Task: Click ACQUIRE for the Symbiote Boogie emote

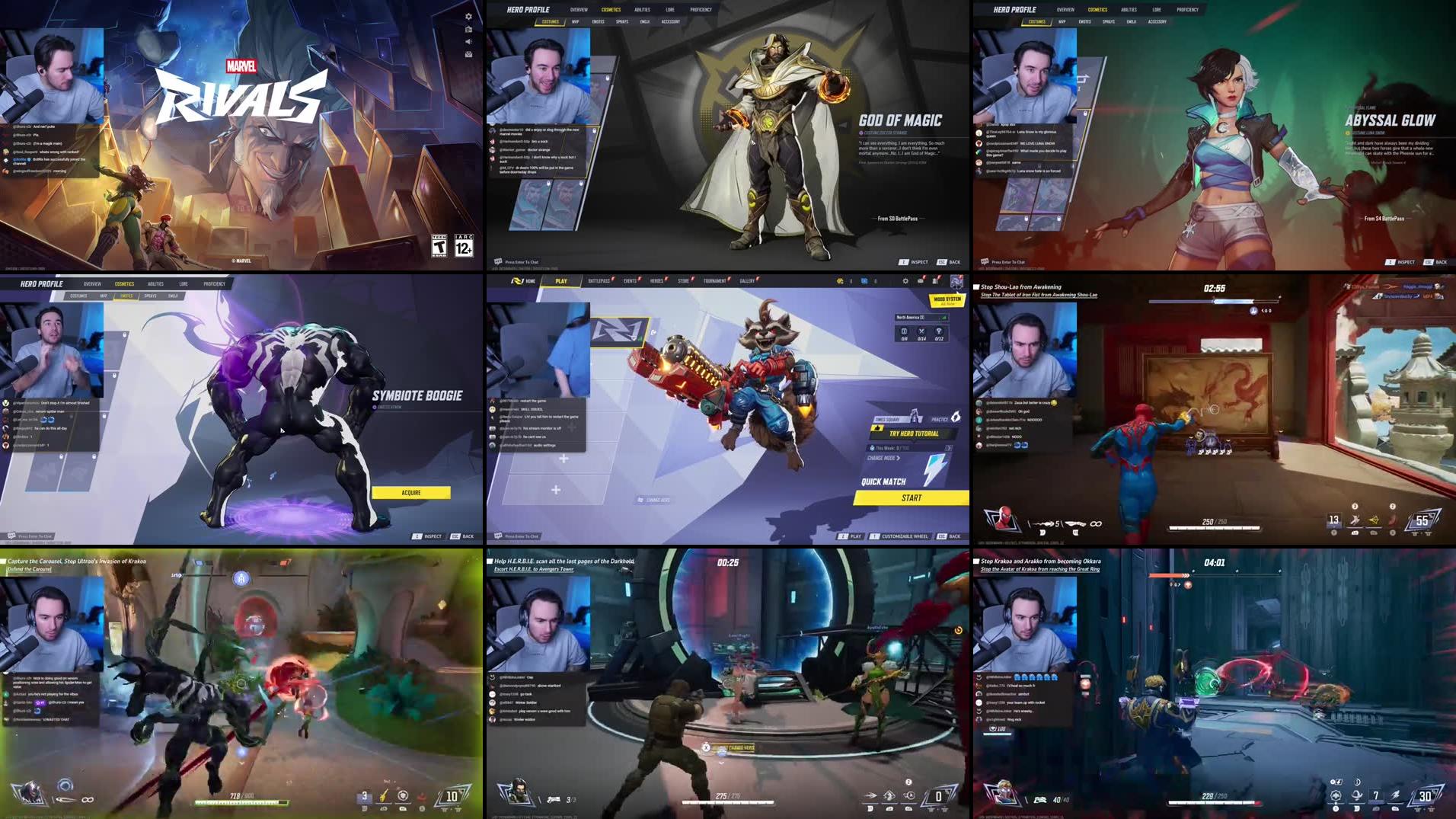Action: coord(411,493)
